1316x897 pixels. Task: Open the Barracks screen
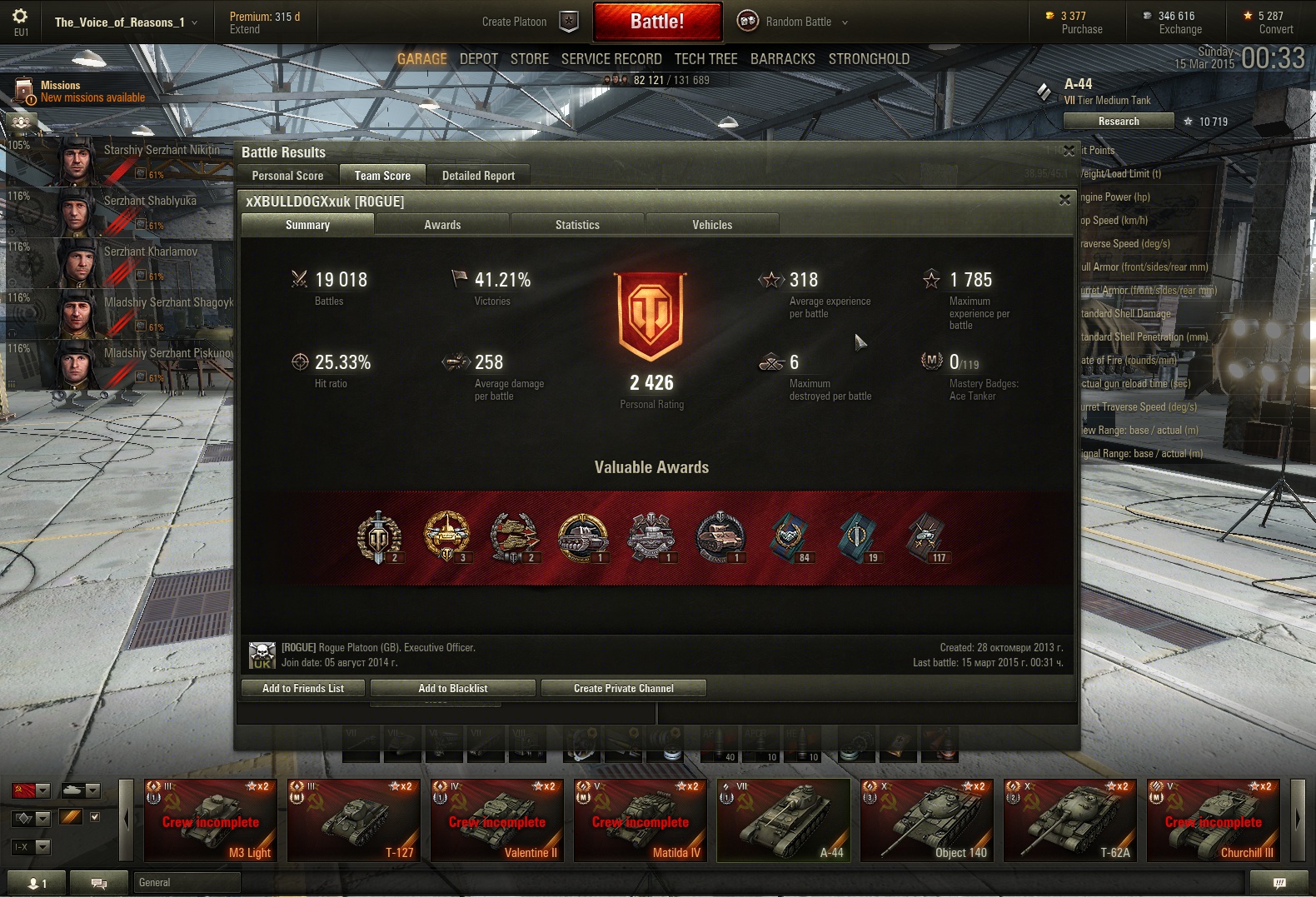[782, 59]
